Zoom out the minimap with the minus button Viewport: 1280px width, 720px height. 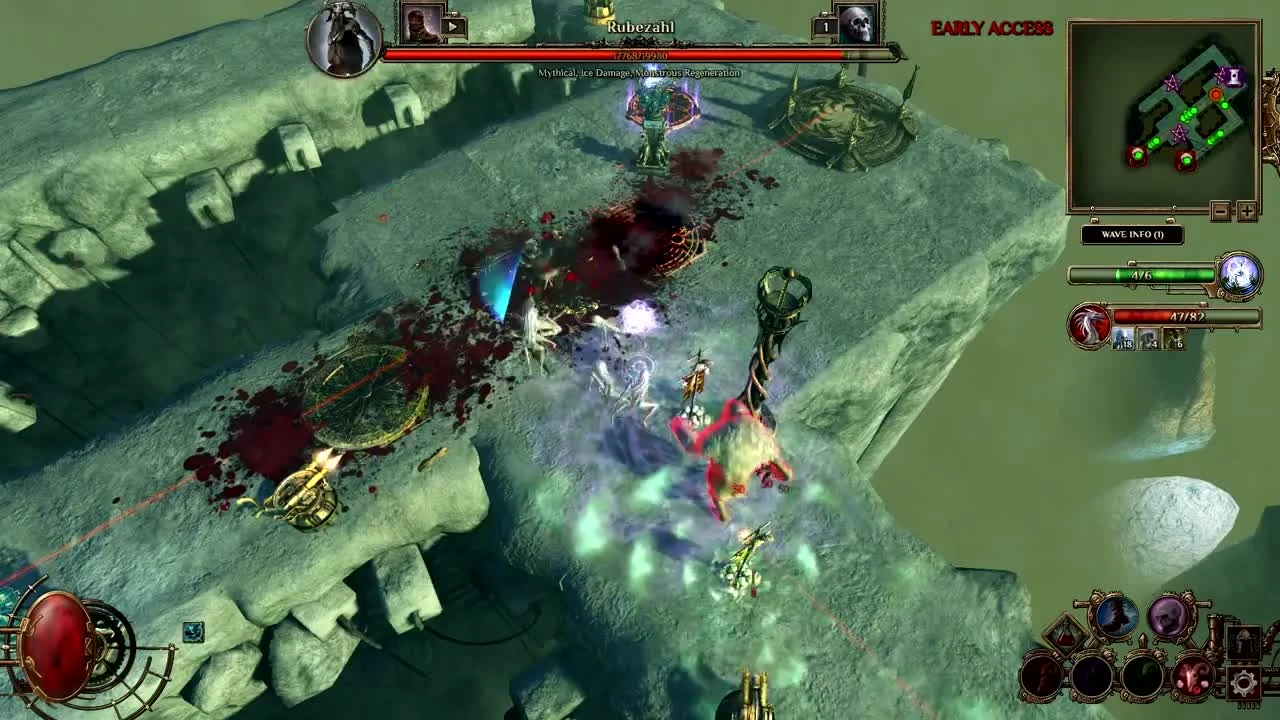(1221, 211)
